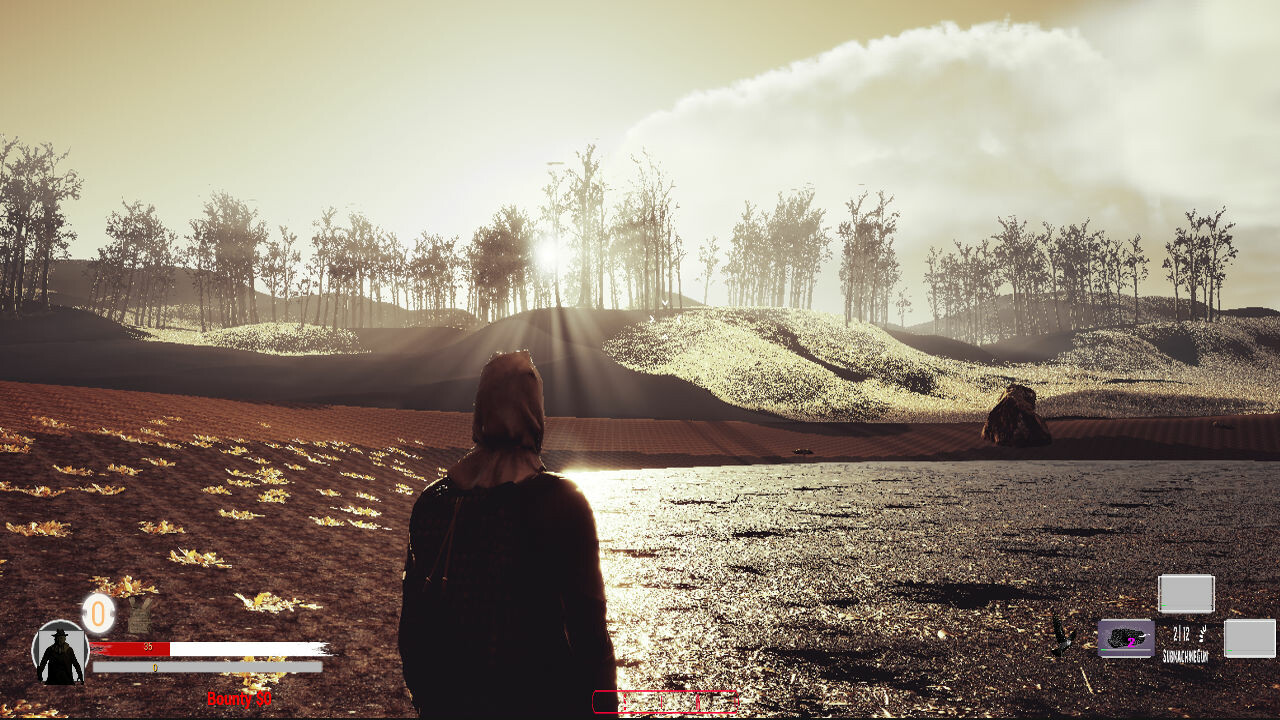Screen dimensions: 1280x720
Task: Select the top-right empty equipment slot
Action: click(x=1186, y=593)
